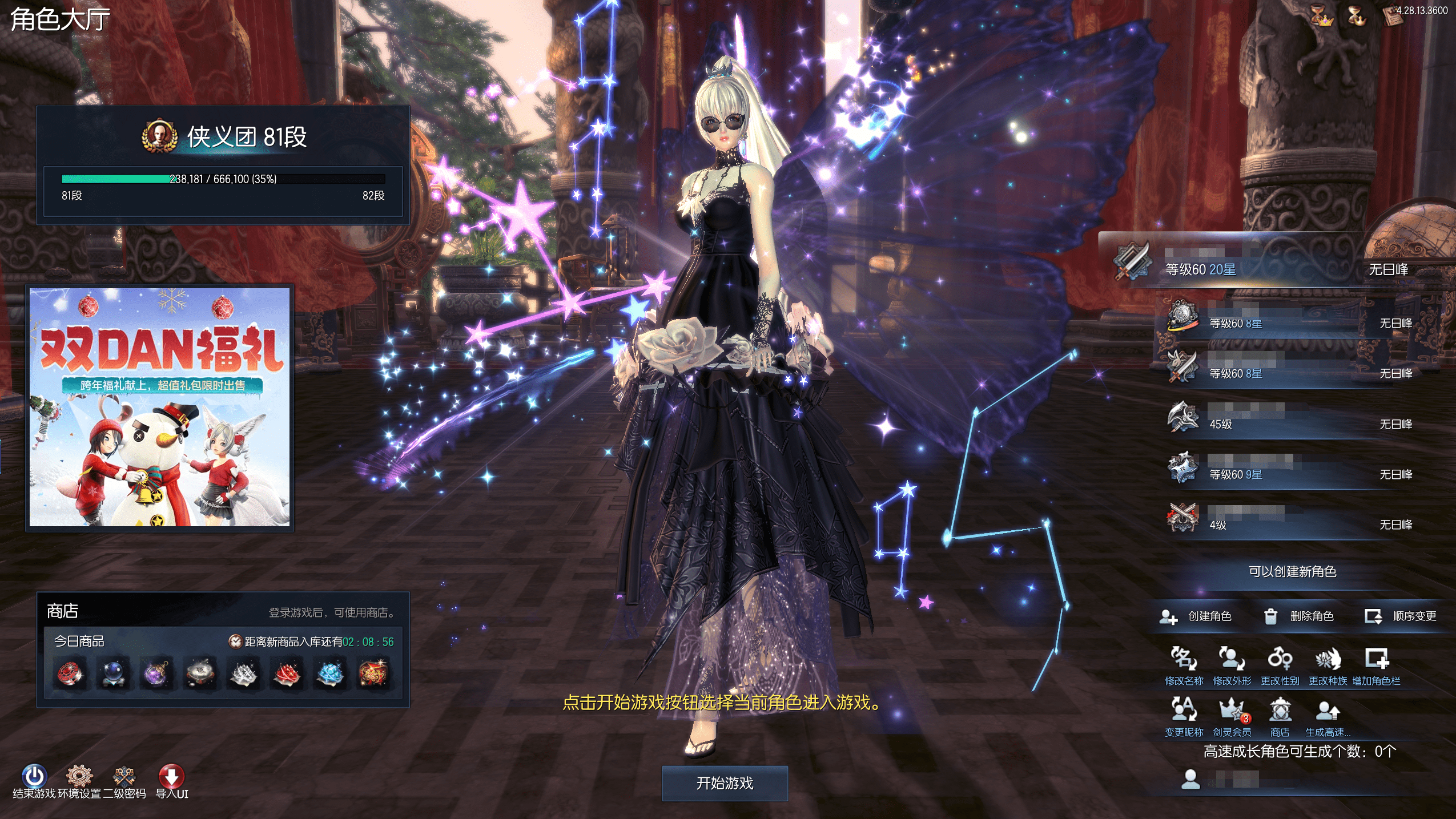Screen dimensions: 1456x819
Task: Click the 导入UI import icon
Action: point(171,776)
